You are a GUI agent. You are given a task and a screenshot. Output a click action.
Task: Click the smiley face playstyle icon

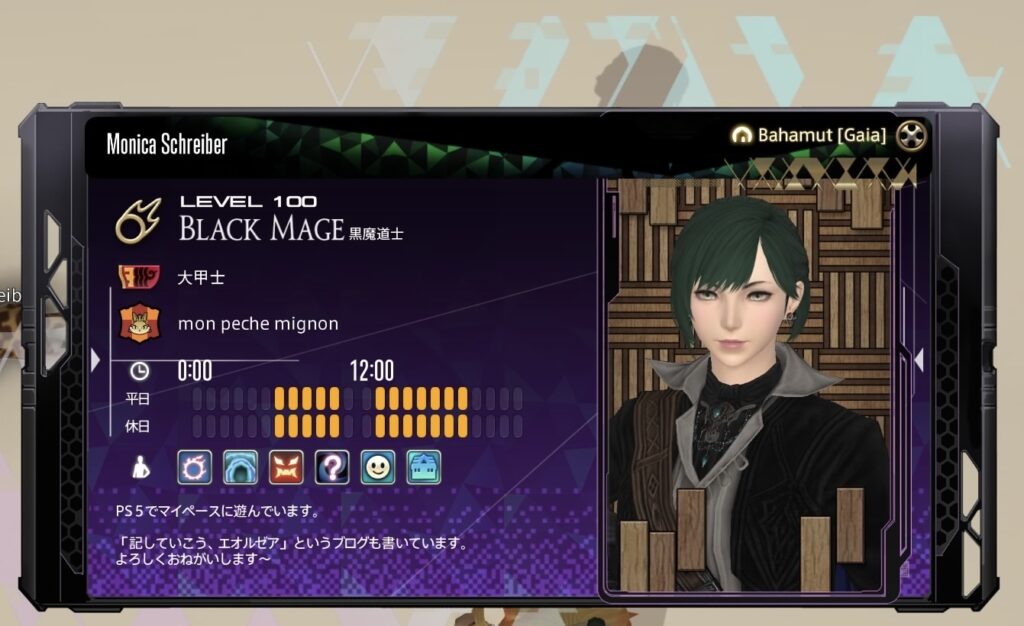(x=377, y=467)
